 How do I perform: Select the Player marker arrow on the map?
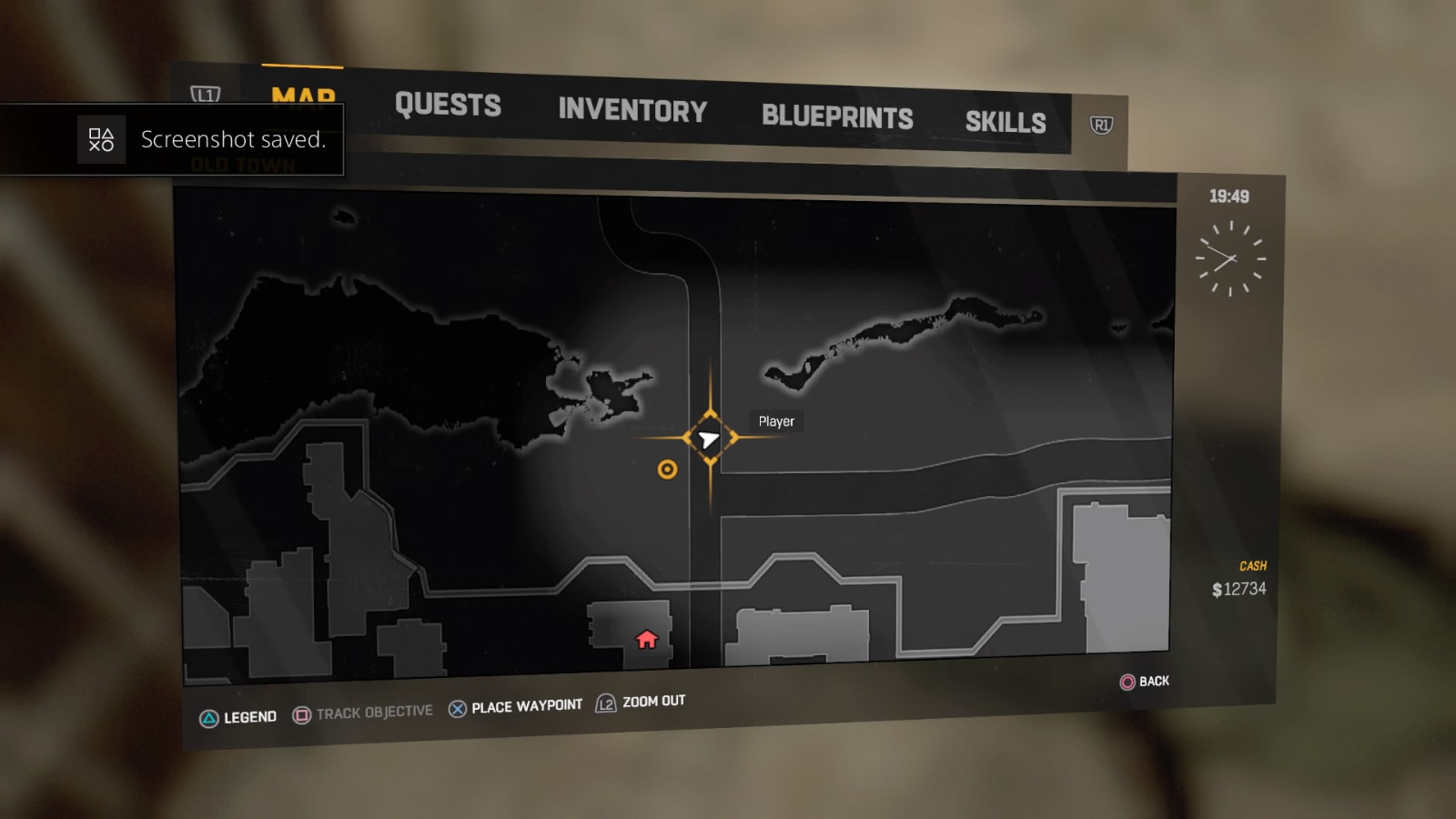pos(708,438)
